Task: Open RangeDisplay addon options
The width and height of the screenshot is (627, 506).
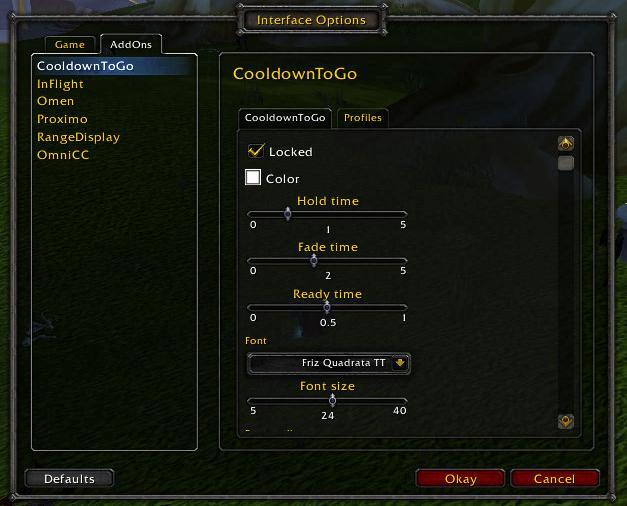Action: 78,137
